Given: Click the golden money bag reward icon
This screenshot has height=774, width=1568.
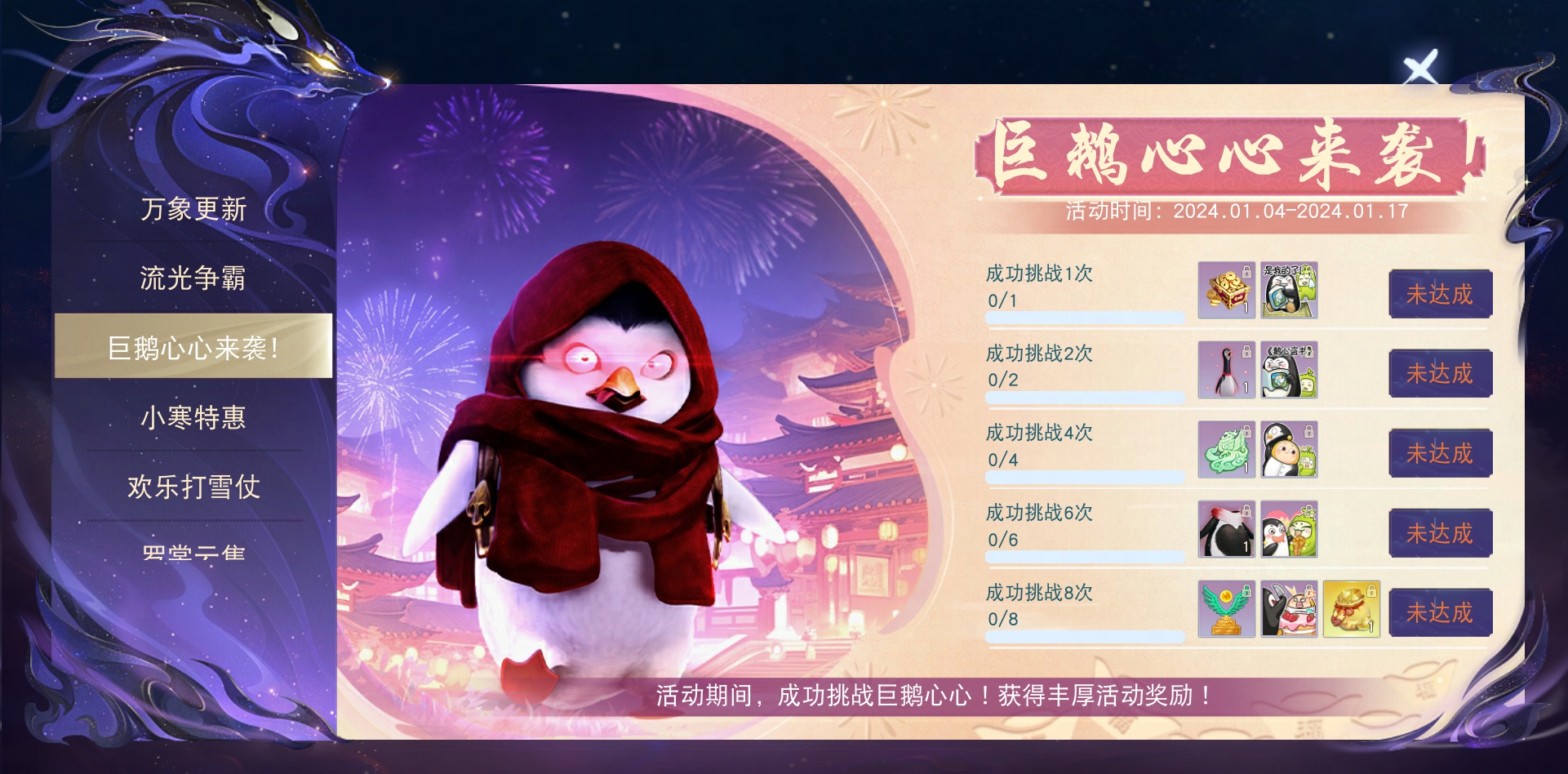Looking at the screenshot, I should coord(1352,611).
